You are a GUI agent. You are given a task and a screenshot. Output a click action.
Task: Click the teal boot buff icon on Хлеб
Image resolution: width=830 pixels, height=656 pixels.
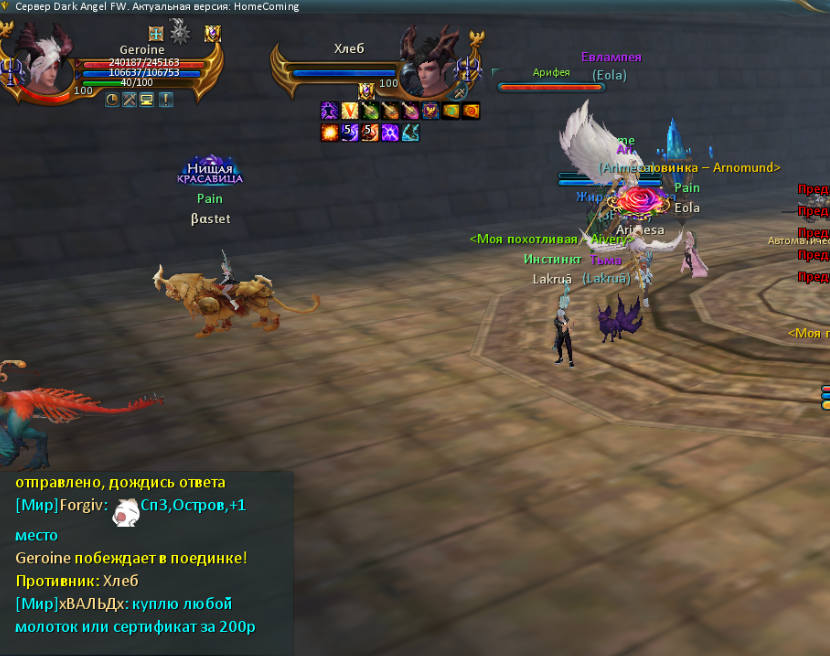click(x=410, y=132)
